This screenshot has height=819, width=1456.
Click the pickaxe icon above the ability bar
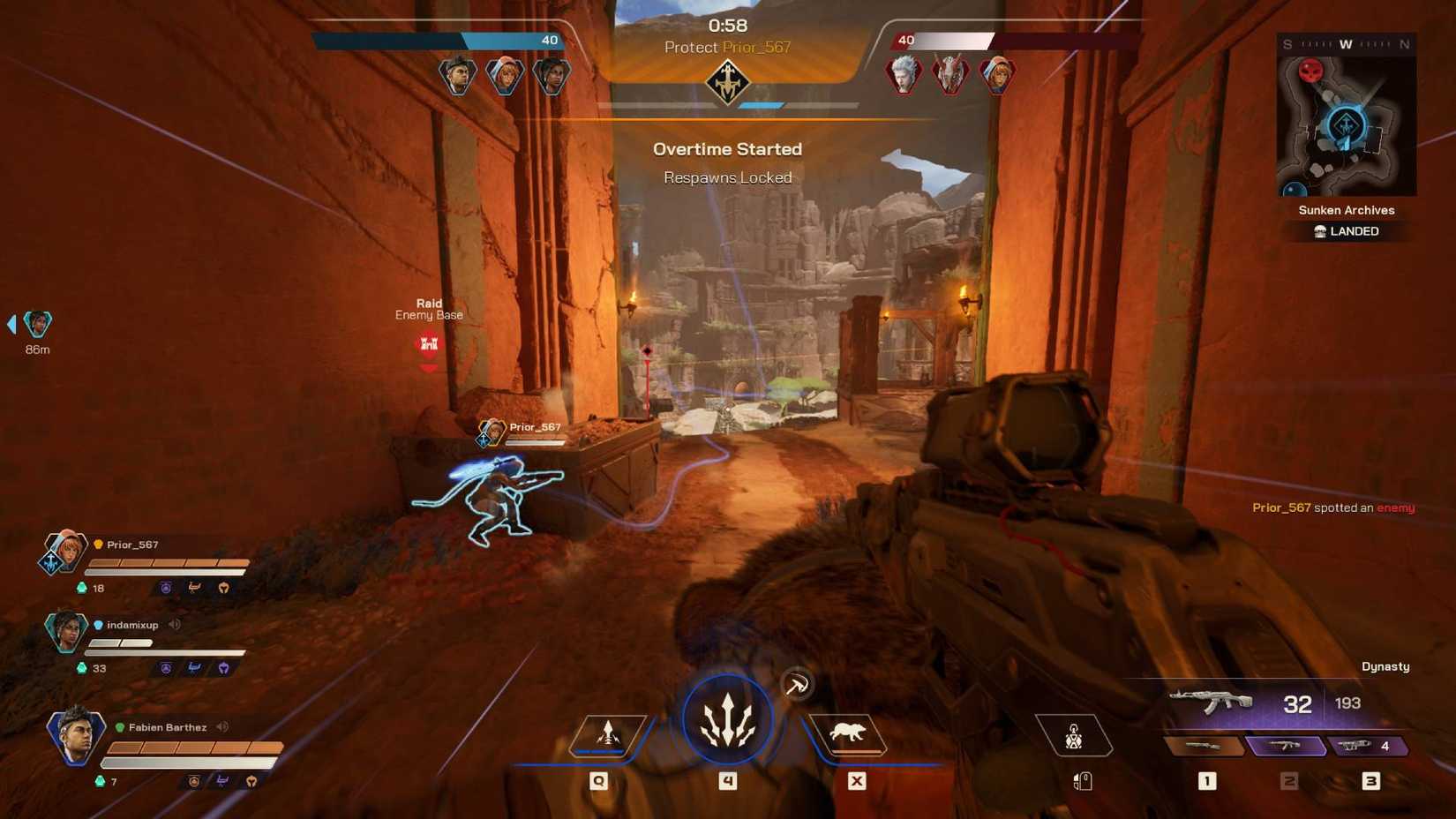tap(797, 684)
